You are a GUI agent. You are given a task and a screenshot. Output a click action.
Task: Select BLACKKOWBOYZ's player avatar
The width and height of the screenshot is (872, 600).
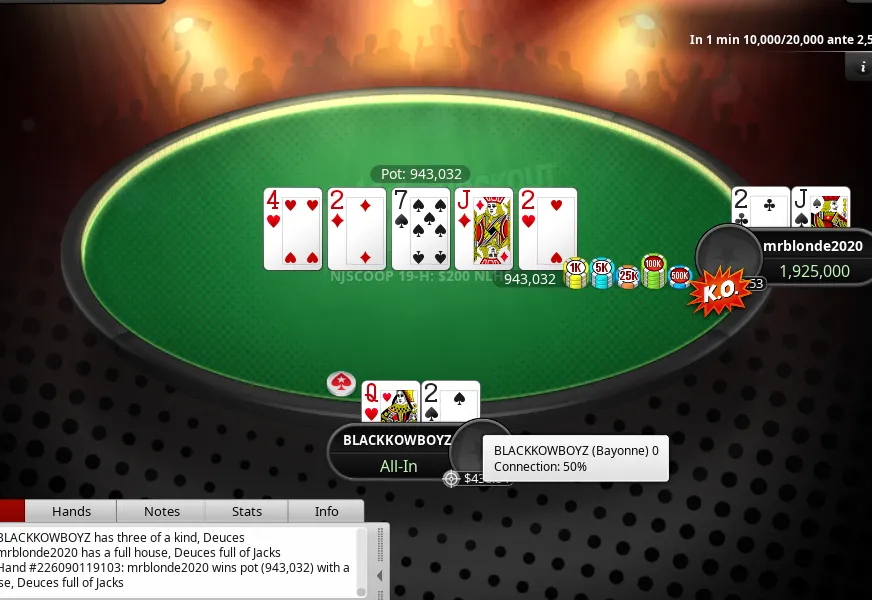[x=474, y=448]
